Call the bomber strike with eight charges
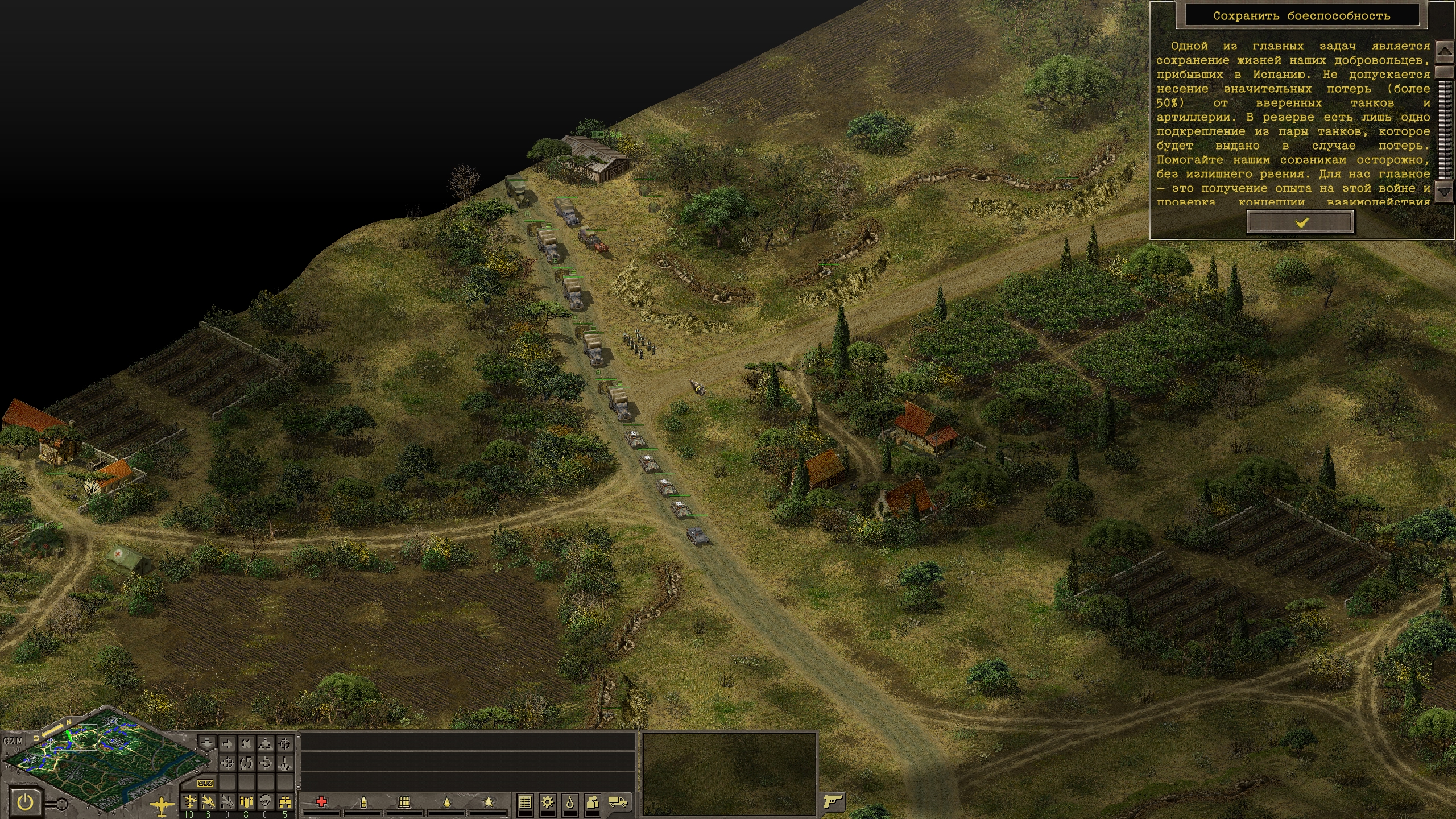Screen dimensions: 1456x819 tap(246, 802)
